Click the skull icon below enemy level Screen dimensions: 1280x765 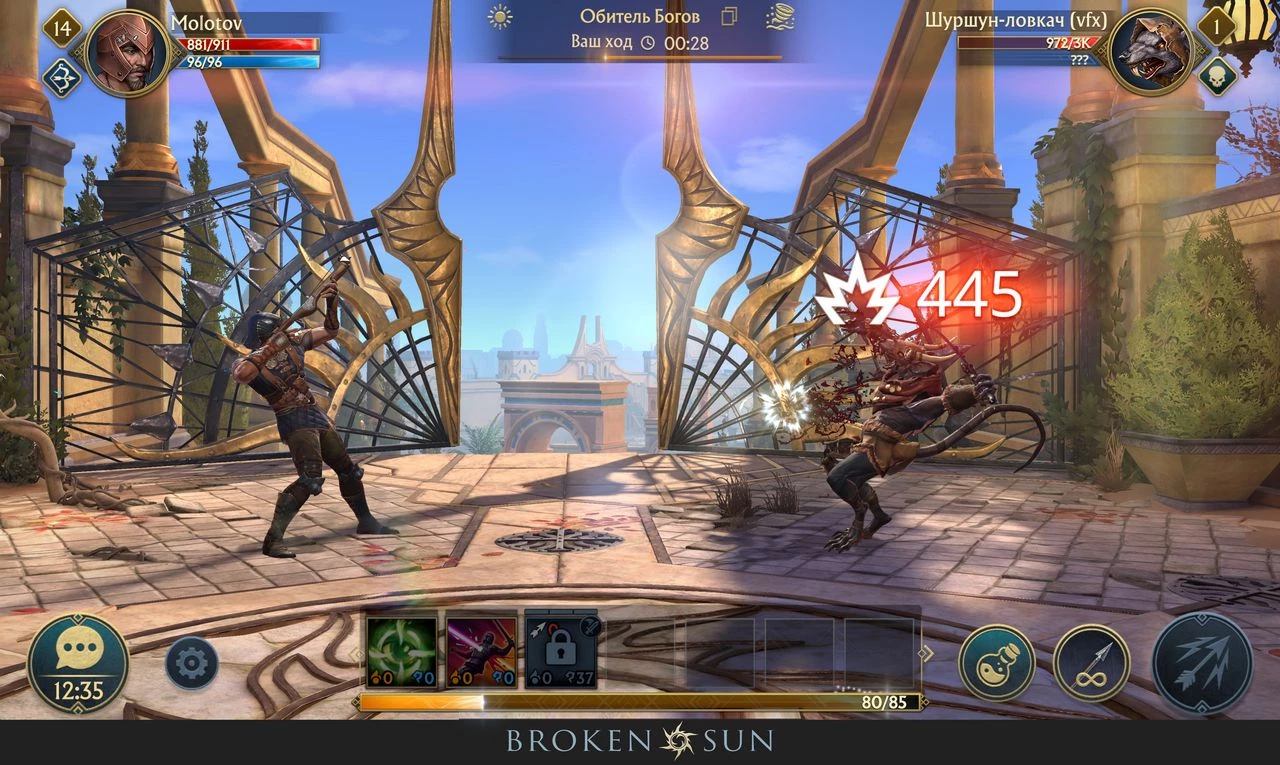[x=1217, y=78]
